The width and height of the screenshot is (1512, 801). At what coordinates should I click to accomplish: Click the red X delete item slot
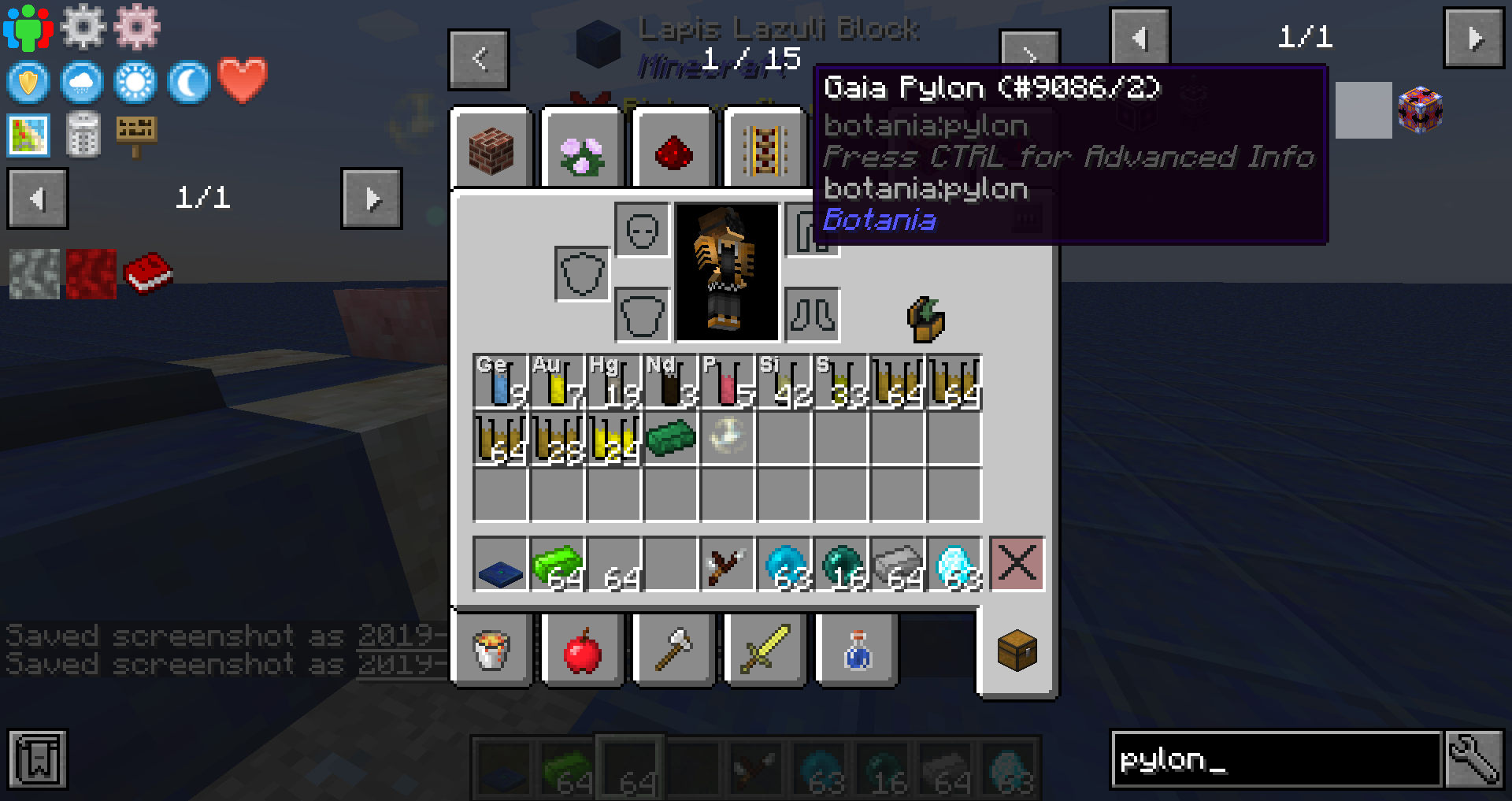tap(1017, 562)
